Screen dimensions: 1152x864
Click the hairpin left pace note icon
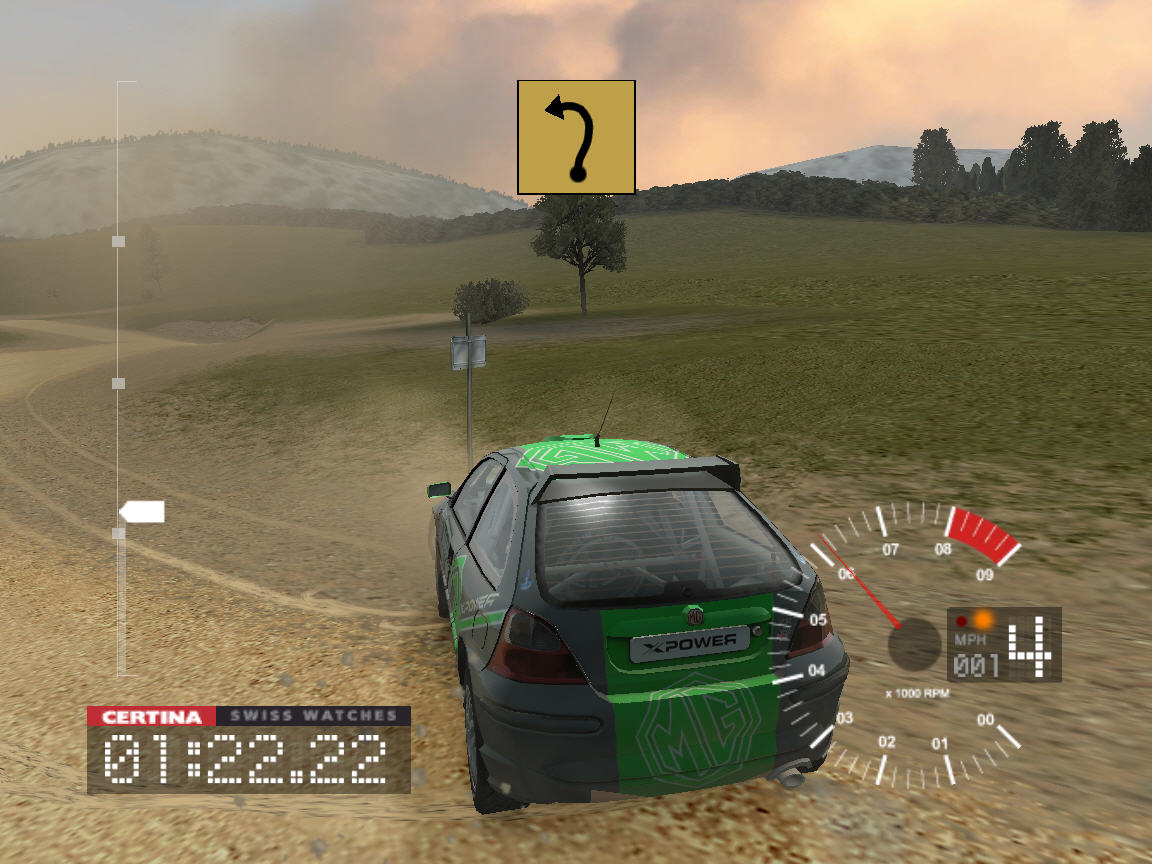576,137
